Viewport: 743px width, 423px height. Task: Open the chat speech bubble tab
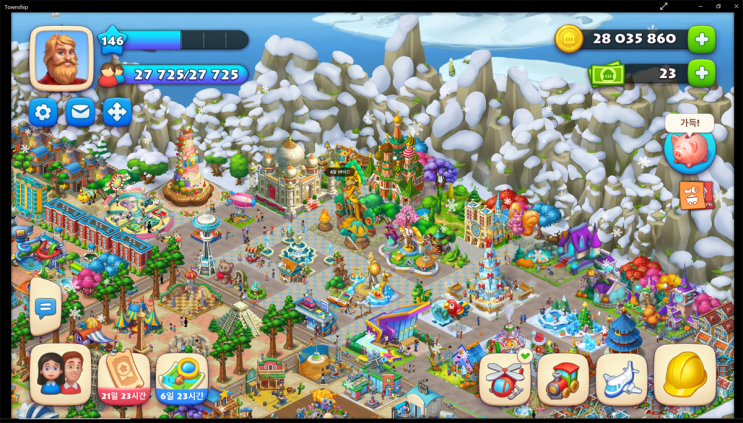45,308
